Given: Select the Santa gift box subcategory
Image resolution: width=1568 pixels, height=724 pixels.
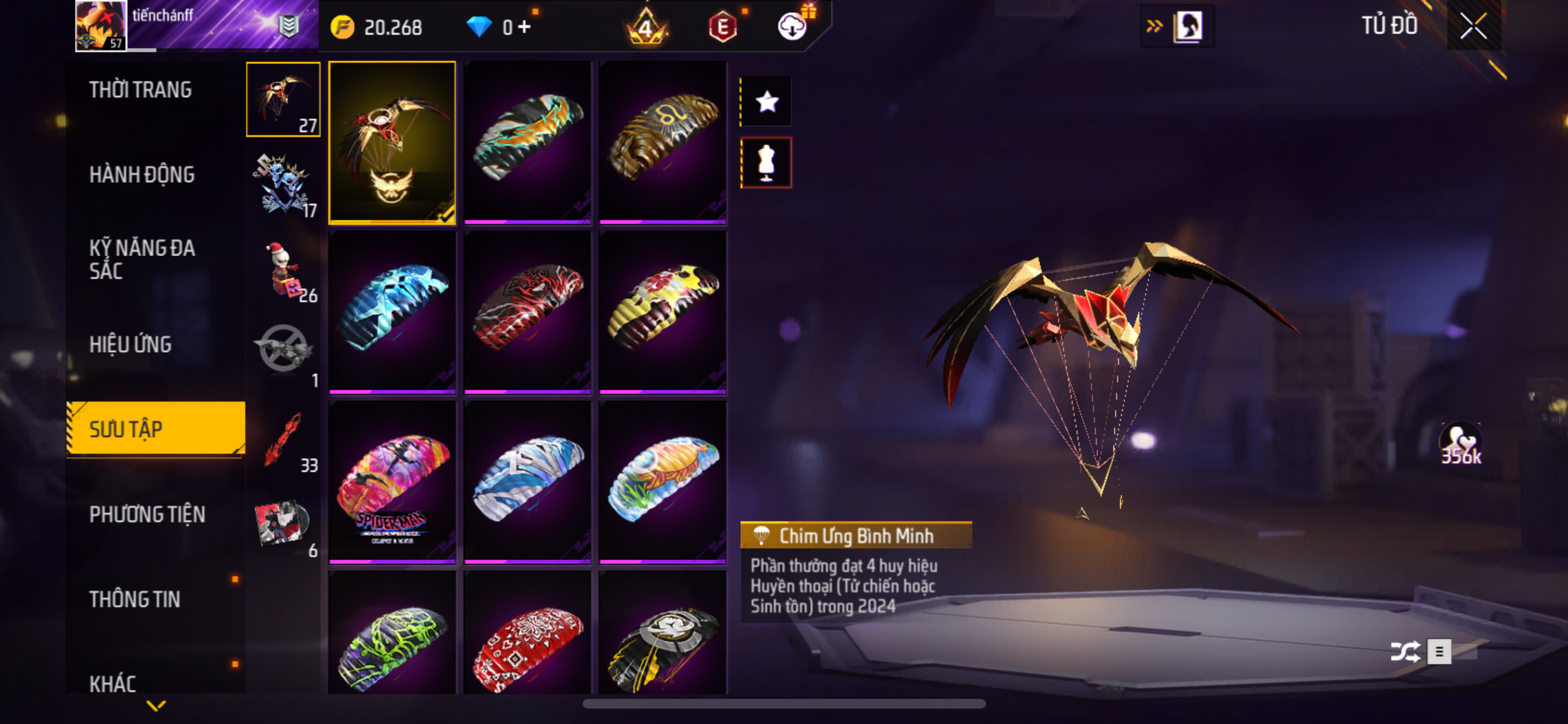Looking at the screenshot, I should pyautogui.click(x=283, y=270).
